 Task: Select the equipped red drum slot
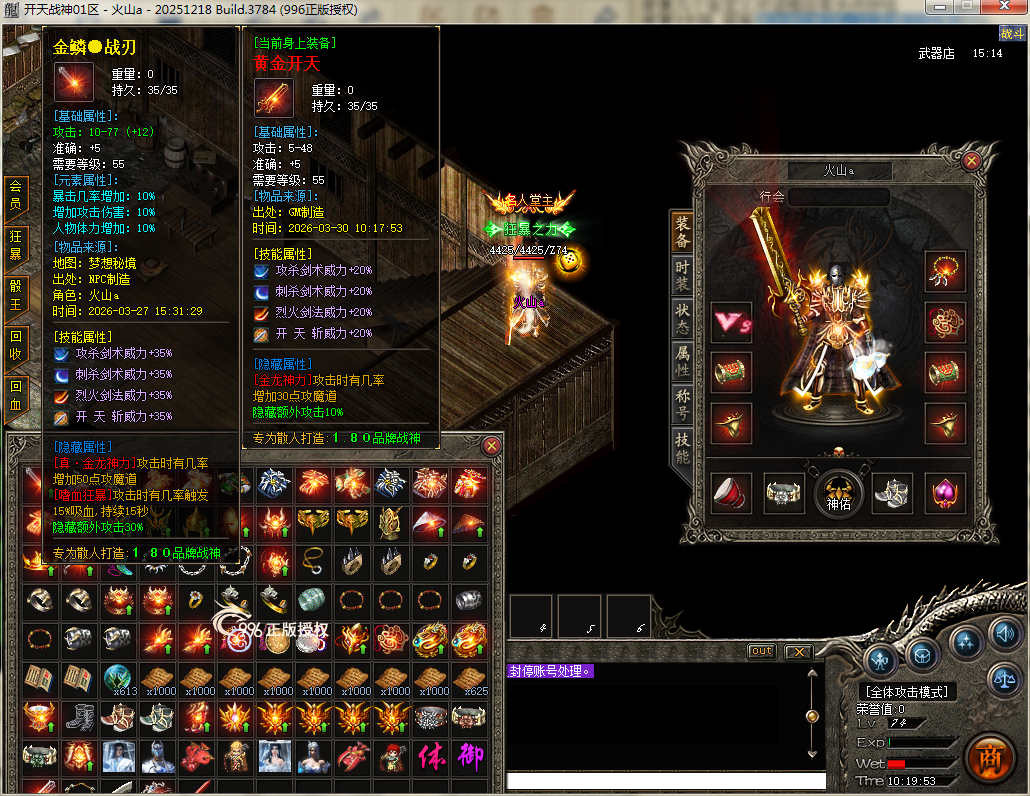click(731, 372)
